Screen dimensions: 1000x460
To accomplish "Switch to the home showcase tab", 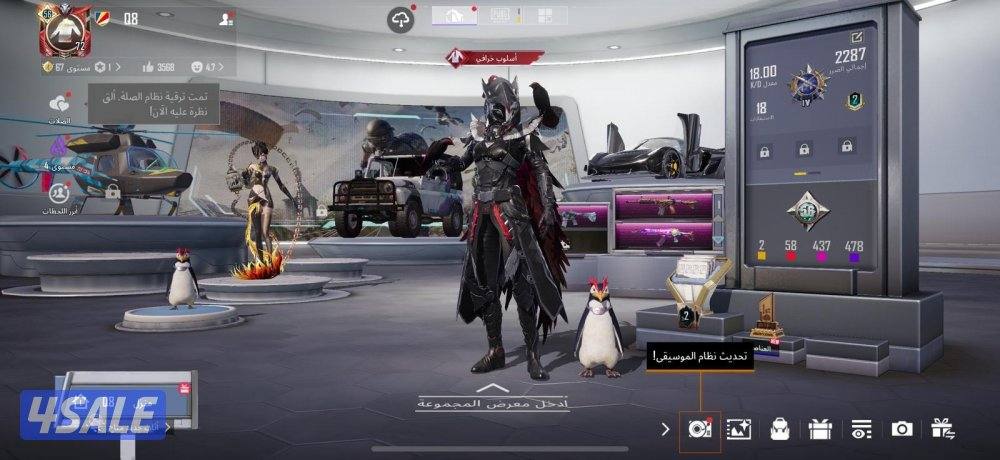I will 453,15.
